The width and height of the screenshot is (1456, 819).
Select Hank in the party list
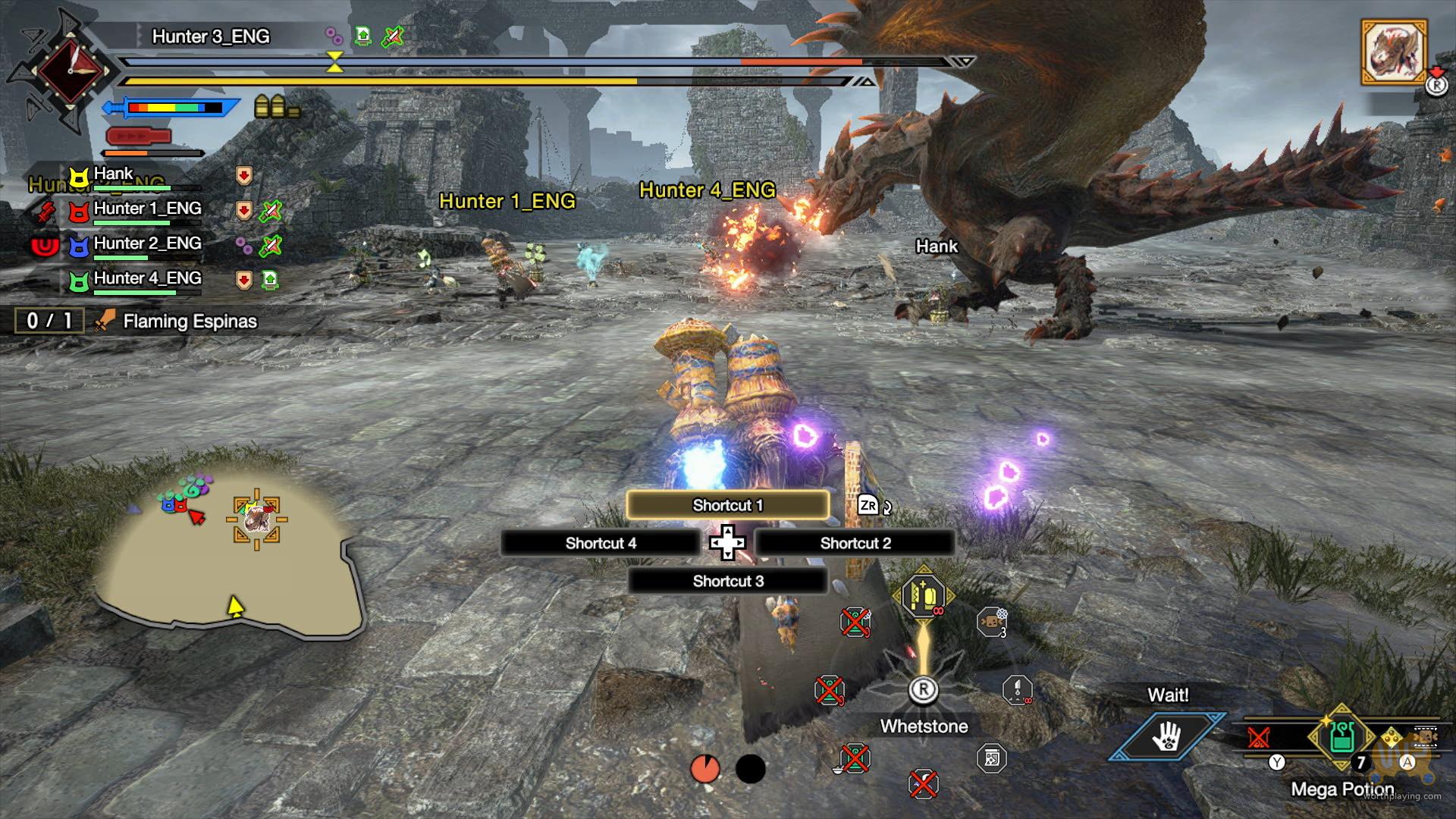pos(114,174)
